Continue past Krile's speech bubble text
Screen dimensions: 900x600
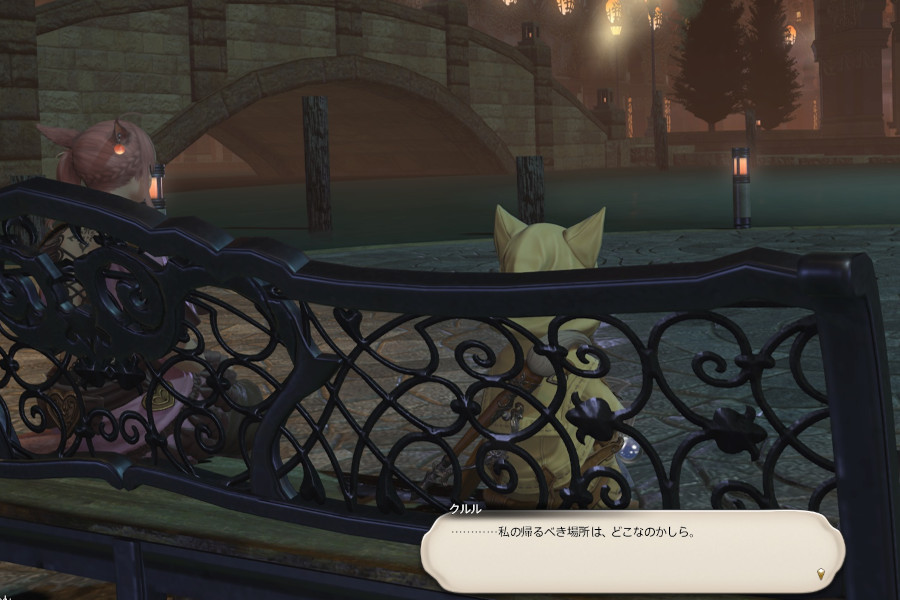pos(632,550)
